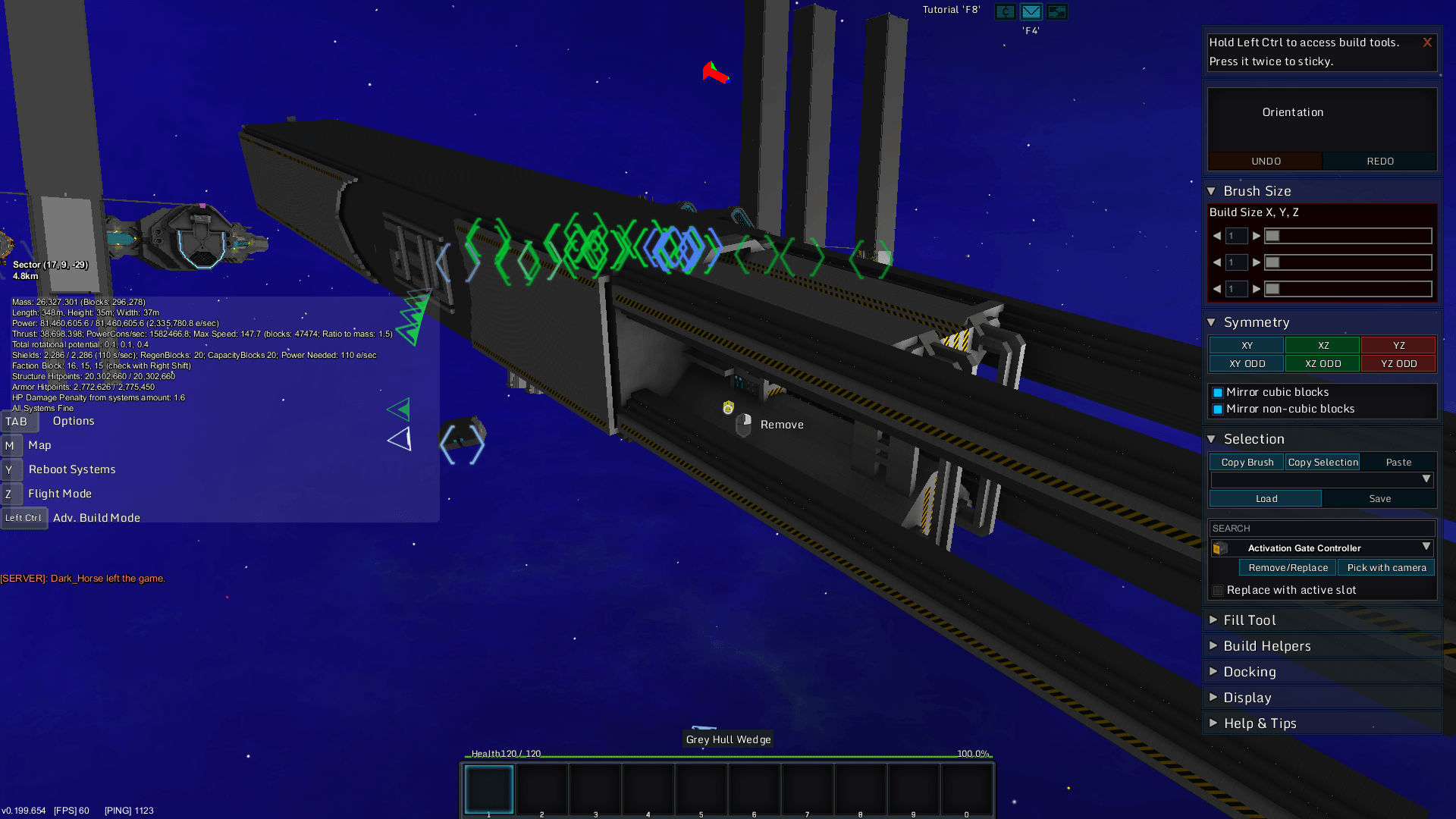Toggle XY ODD symmetry
1456x819 pixels.
(1247, 364)
